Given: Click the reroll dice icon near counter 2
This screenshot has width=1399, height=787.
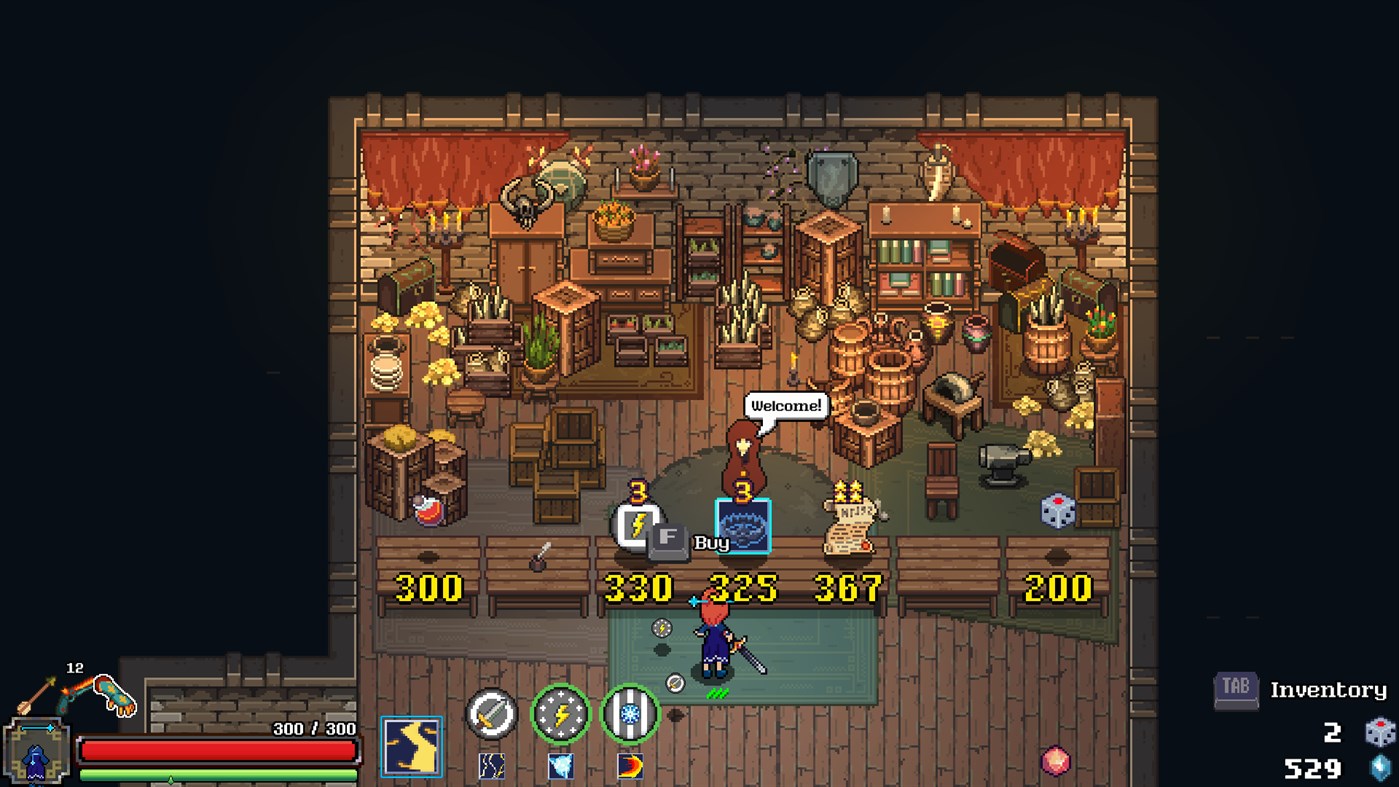Looking at the screenshot, I should (x=1382, y=733).
